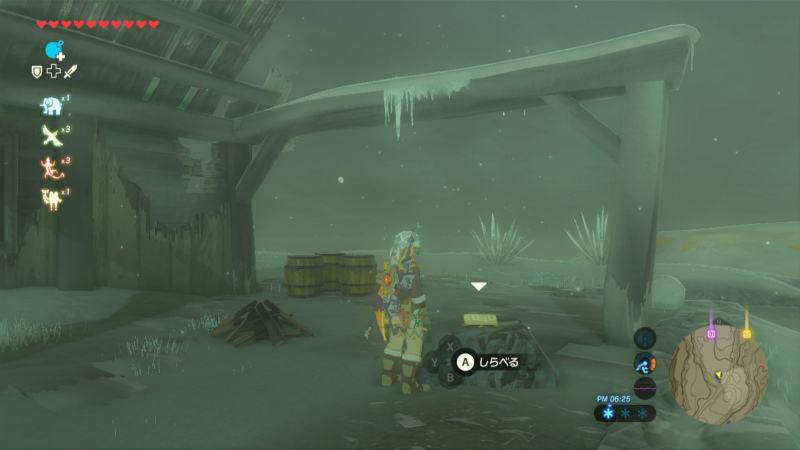This screenshot has height=450, width=800.
Task: Activate the red lizard Daruk's Protection icon
Action: point(51,167)
